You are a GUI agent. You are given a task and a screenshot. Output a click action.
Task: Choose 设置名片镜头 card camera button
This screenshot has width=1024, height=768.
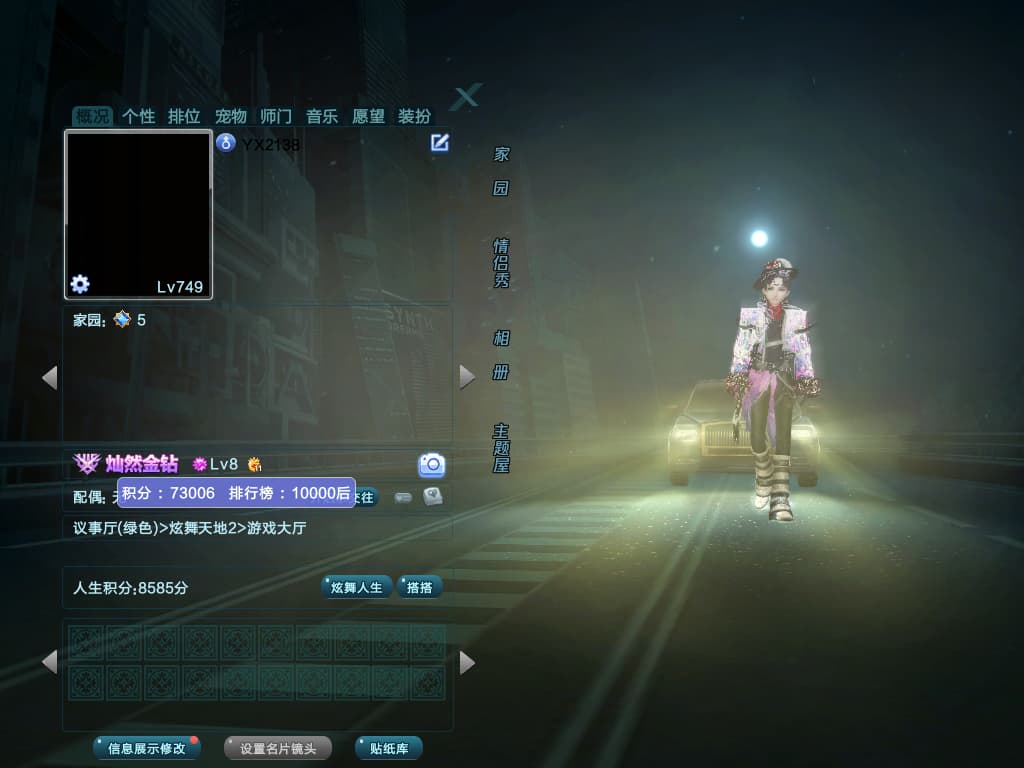(x=277, y=748)
